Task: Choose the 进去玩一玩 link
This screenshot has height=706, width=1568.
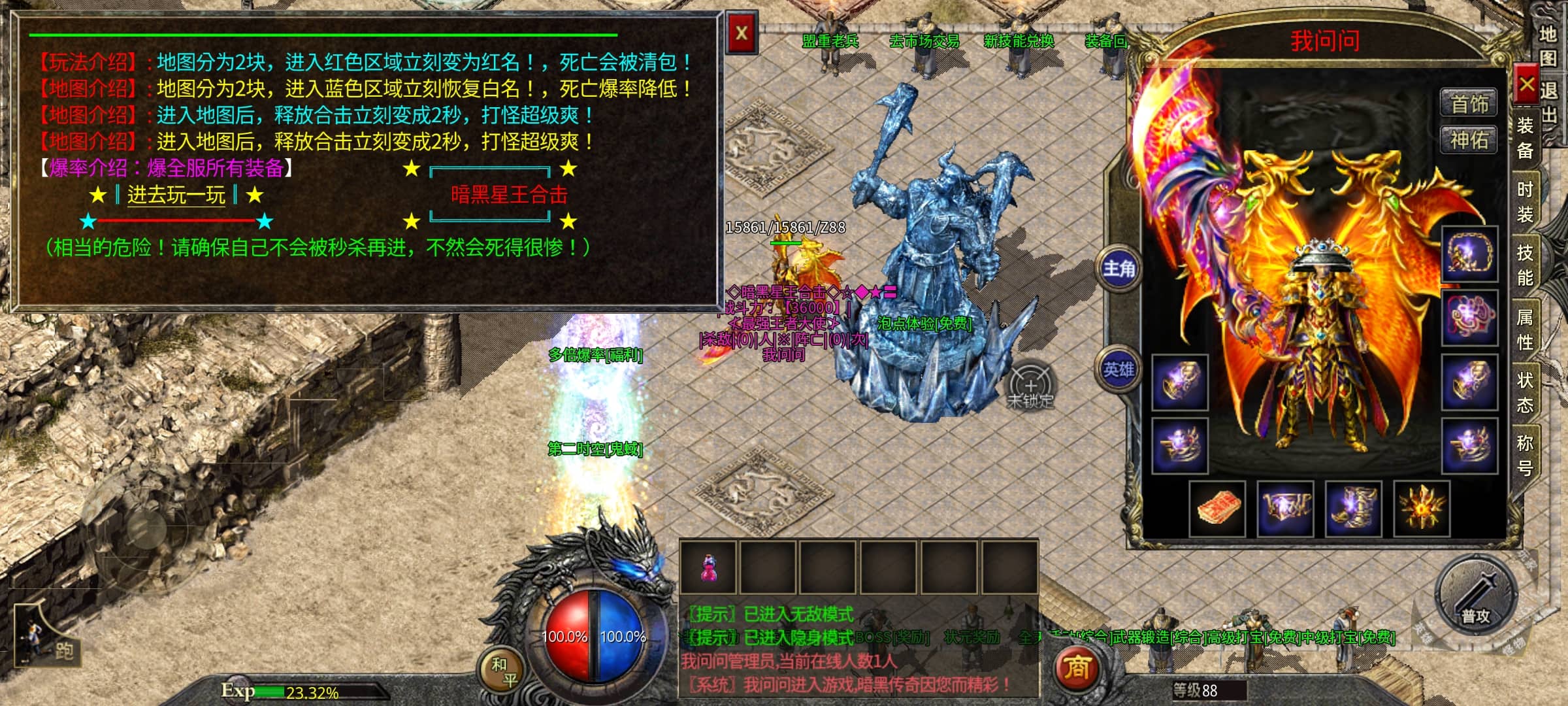Action: [176, 195]
